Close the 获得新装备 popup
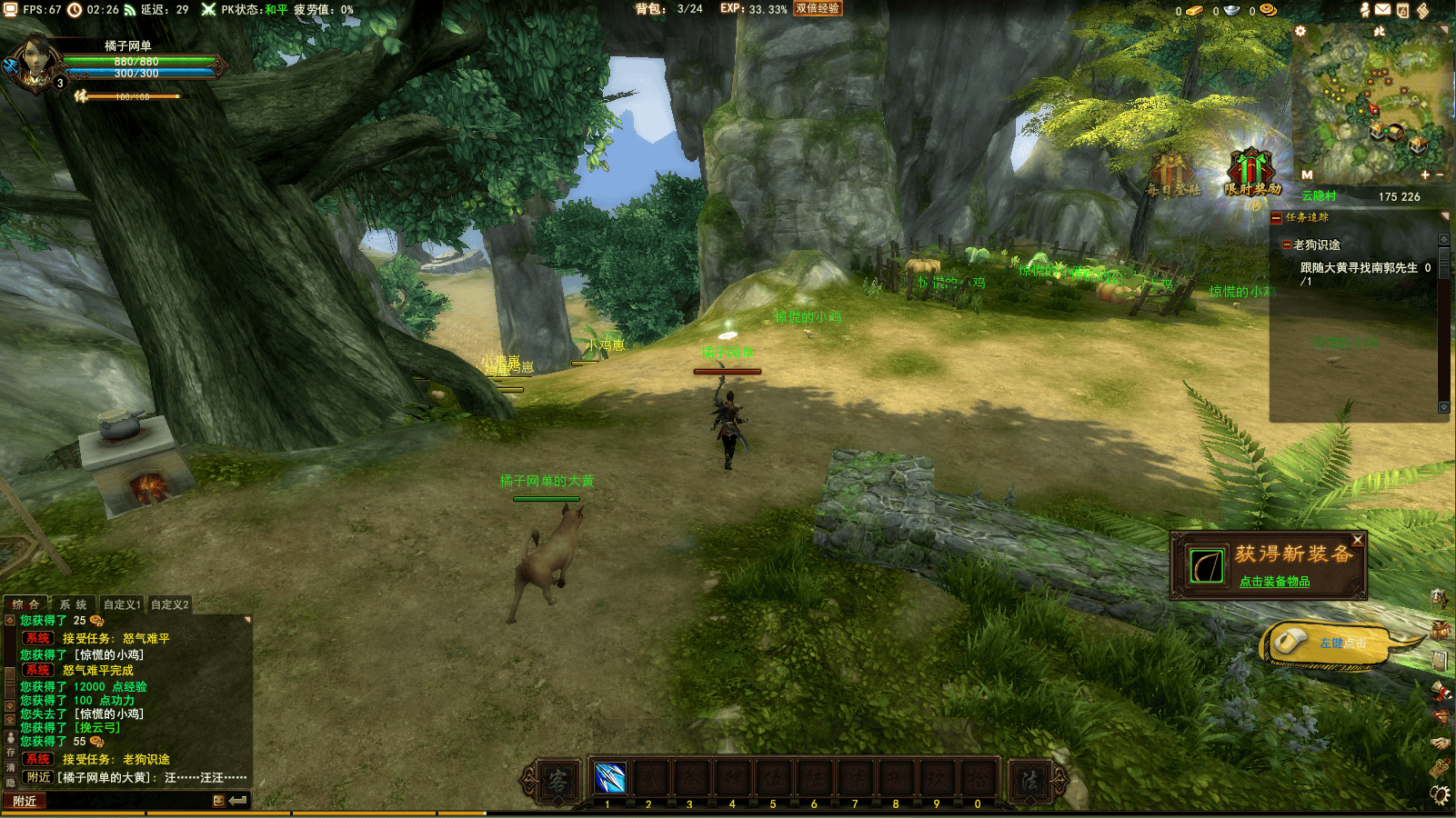Viewport: 1456px width, 818px height. click(x=1357, y=540)
